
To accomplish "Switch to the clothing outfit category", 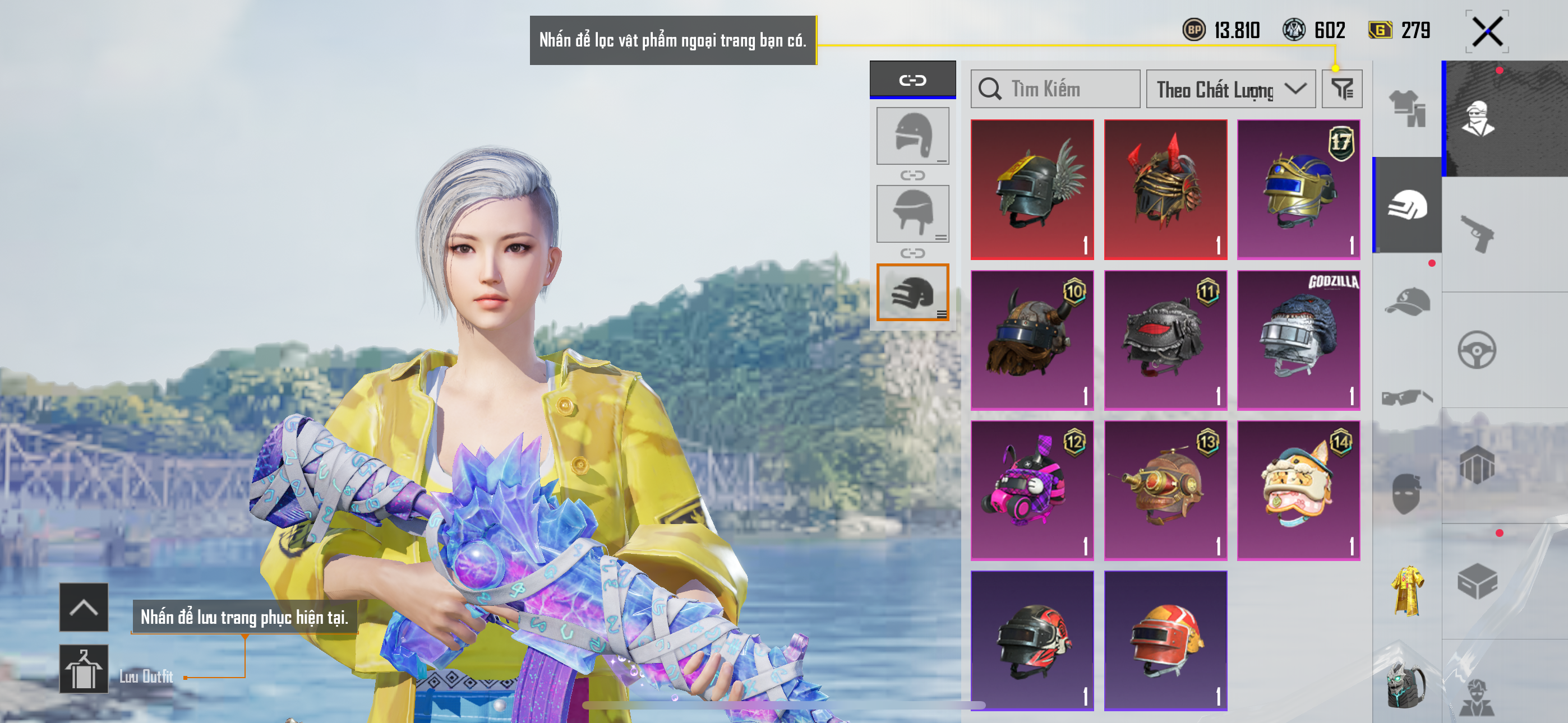I will 1406,108.
